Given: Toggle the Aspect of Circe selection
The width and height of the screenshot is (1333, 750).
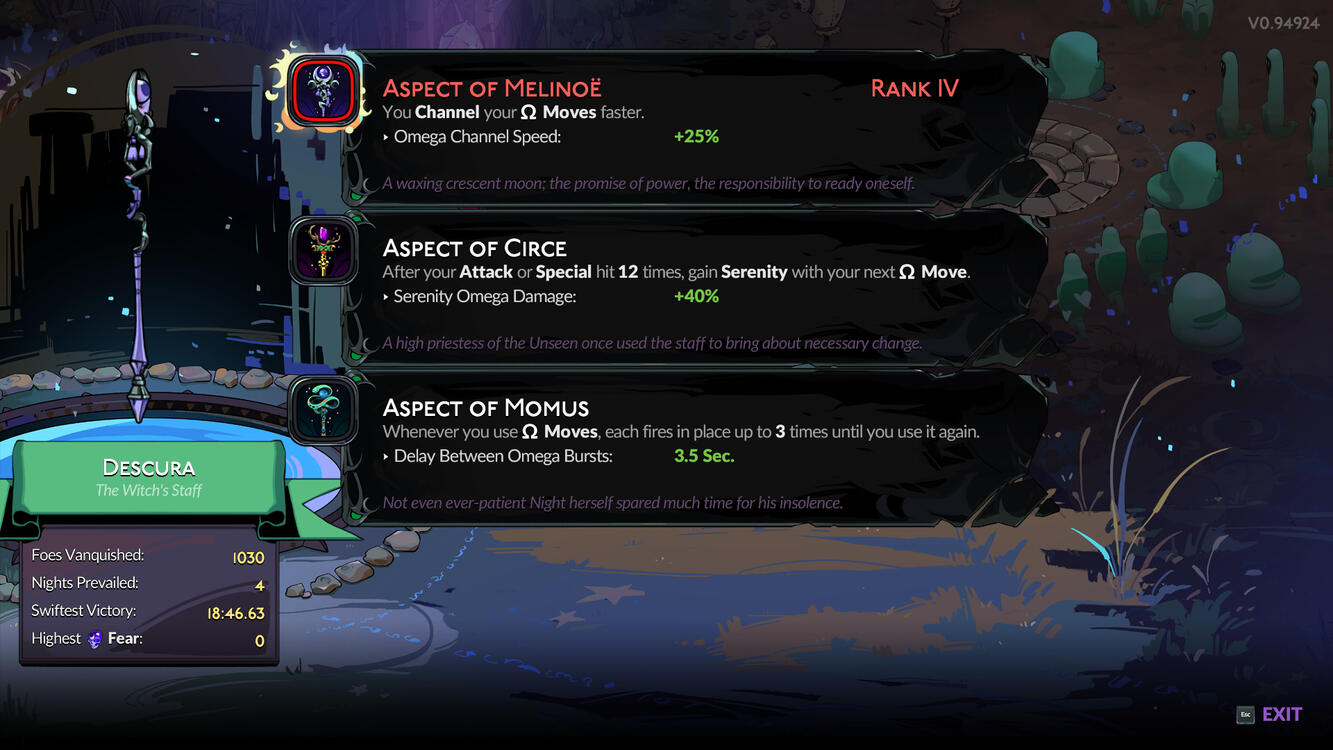Looking at the screenshot, I should tap(322, 251).
